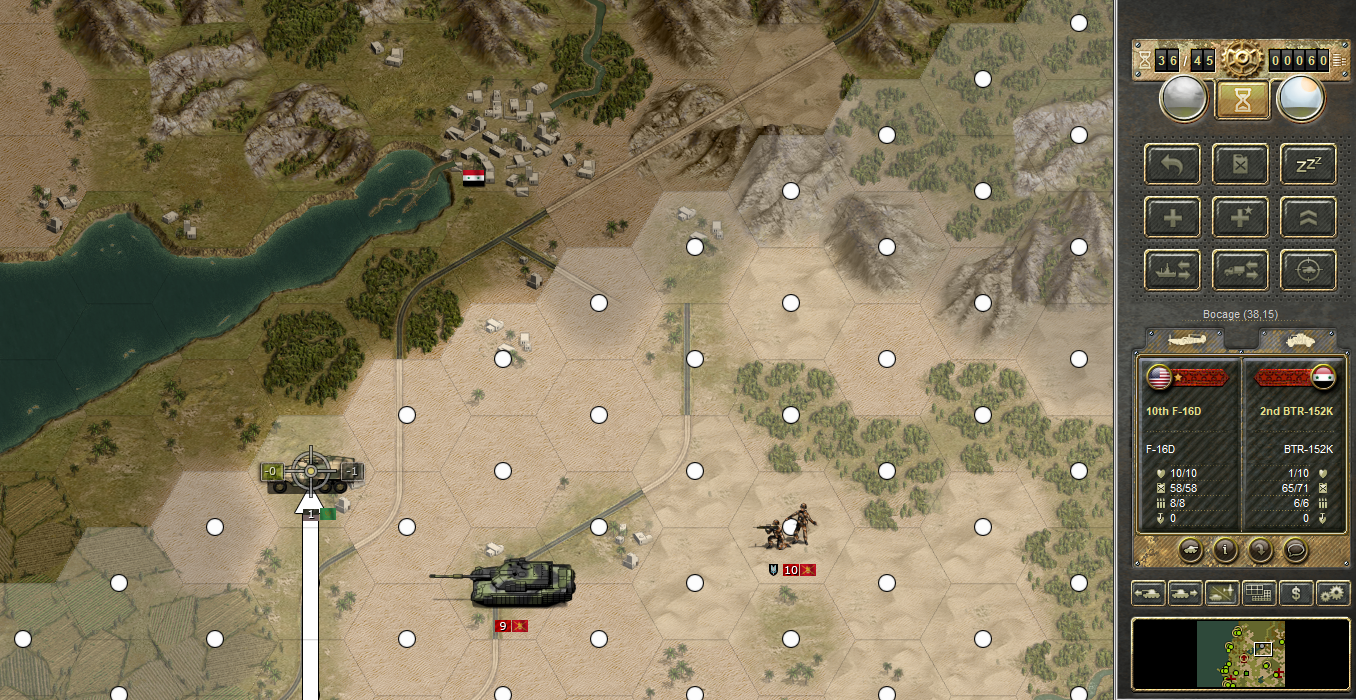Viewport: 1356px width, 700px height.
Task: Embark the unit using the ship button
Action: (1173, 270)
